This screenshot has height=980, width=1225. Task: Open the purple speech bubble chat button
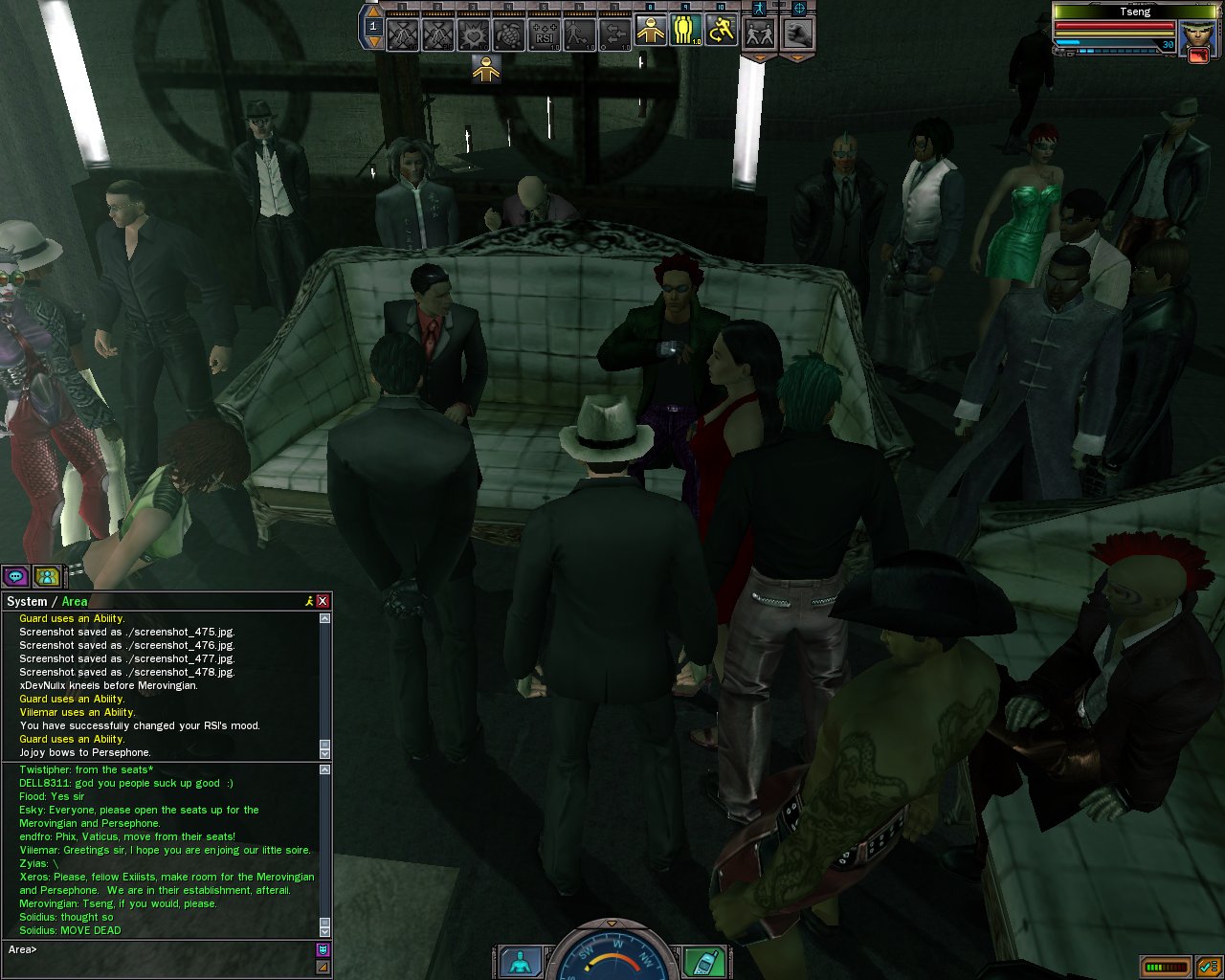[15, 576]
